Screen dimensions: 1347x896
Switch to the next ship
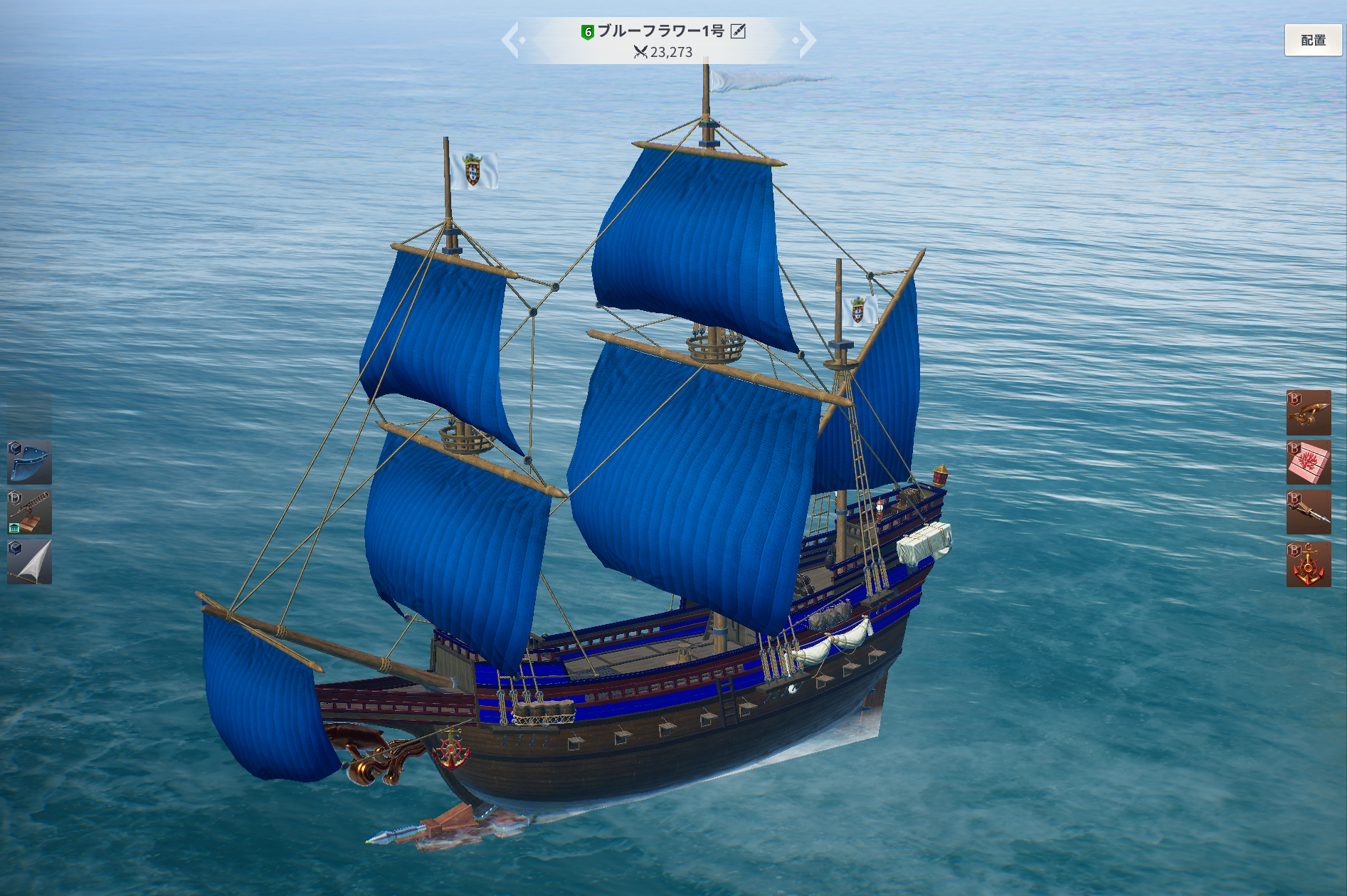pos(806,40)
